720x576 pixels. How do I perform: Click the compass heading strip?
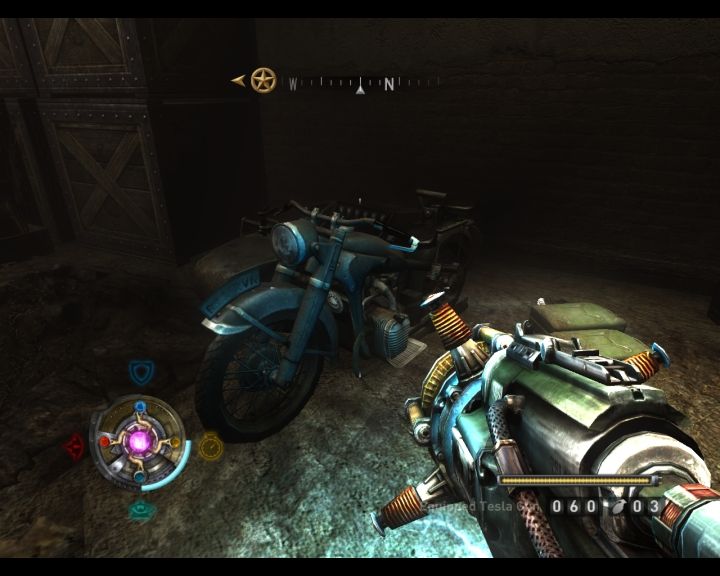coord(362,85)
